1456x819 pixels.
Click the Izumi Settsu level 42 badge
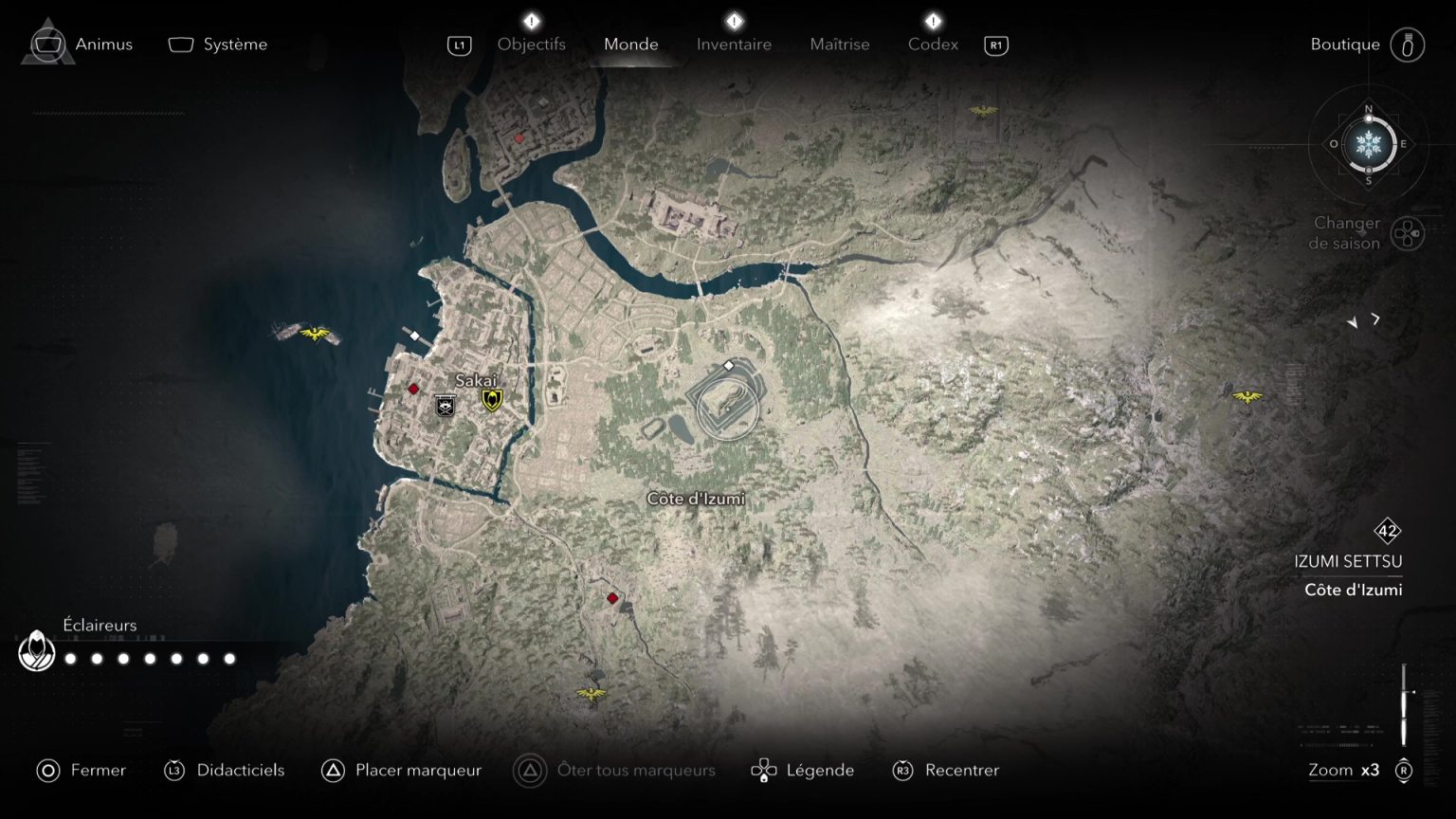[x=1386, y=532]
